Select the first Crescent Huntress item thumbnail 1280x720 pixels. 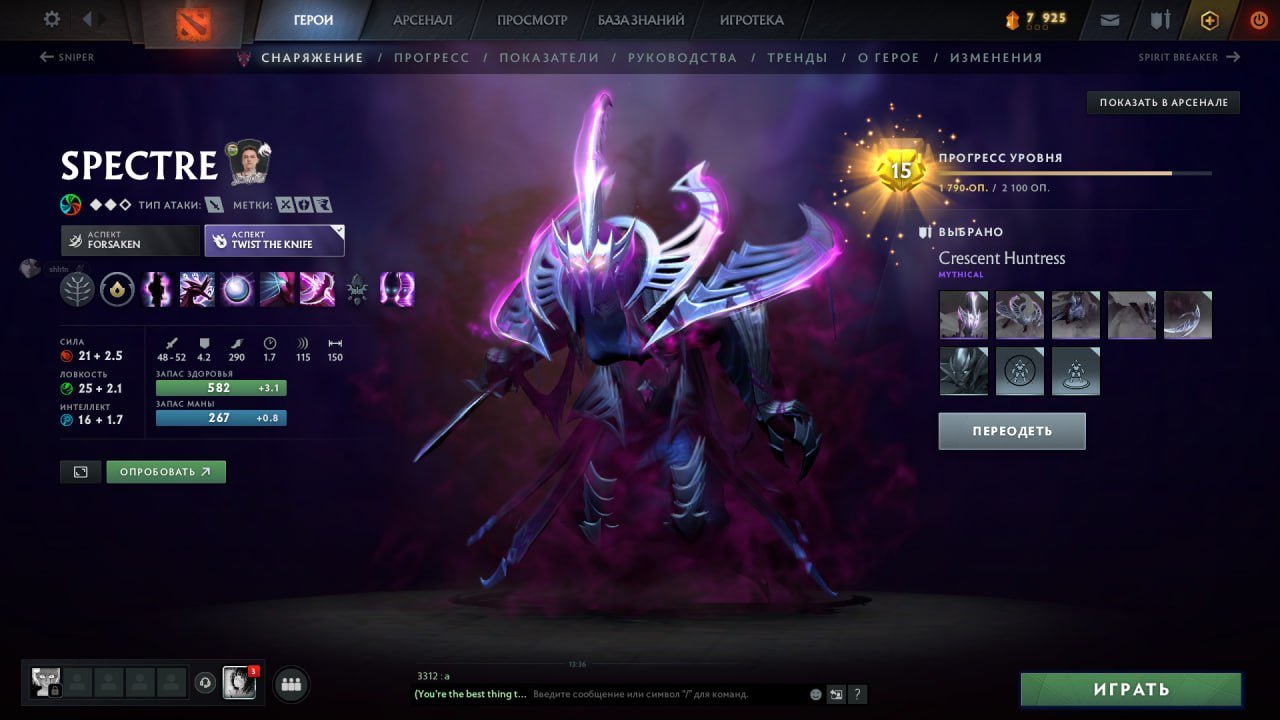(x=962, y=315)
